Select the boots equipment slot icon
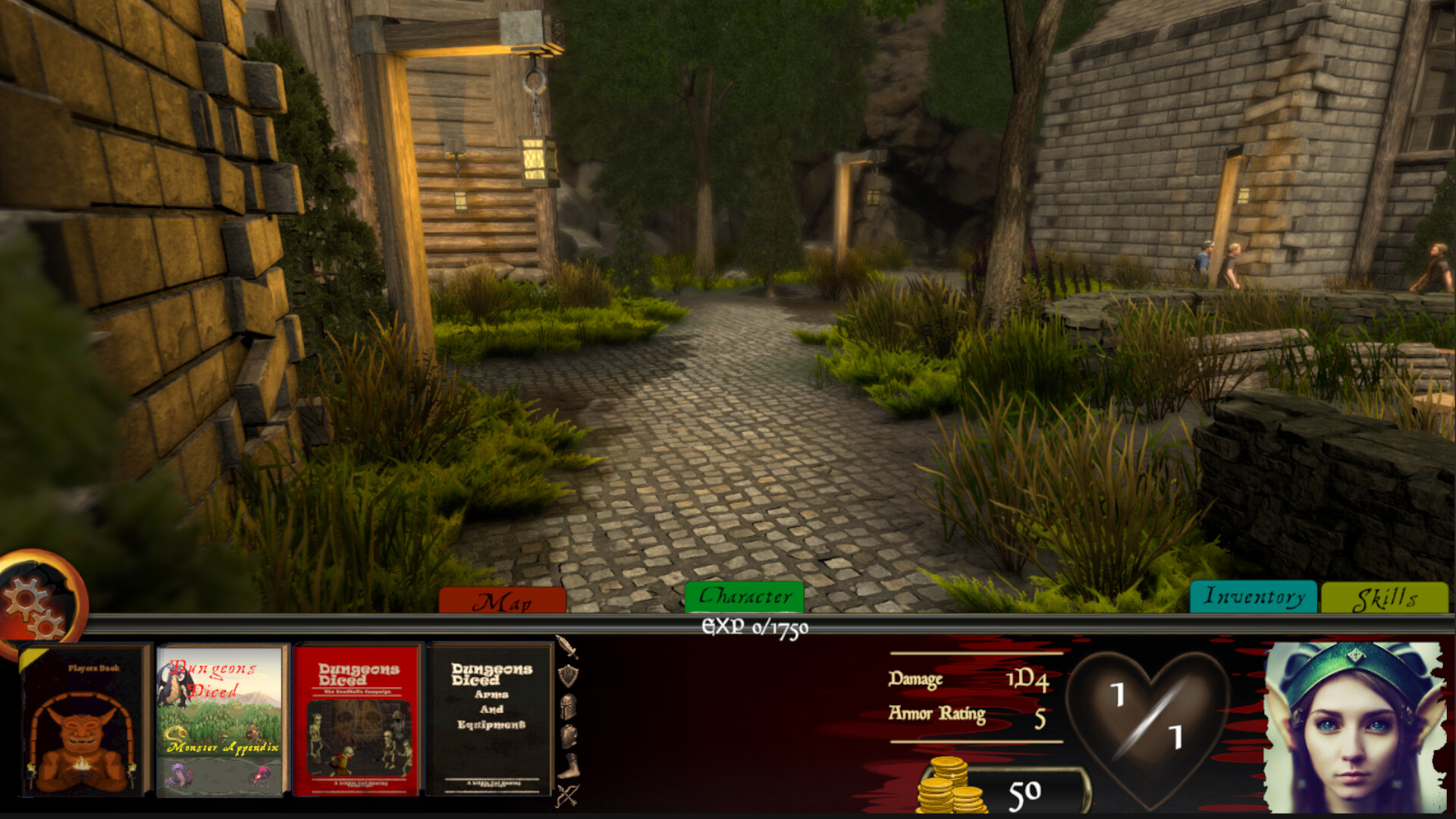Viewport: 1456px width, 819px height. [x=569, y=764]
